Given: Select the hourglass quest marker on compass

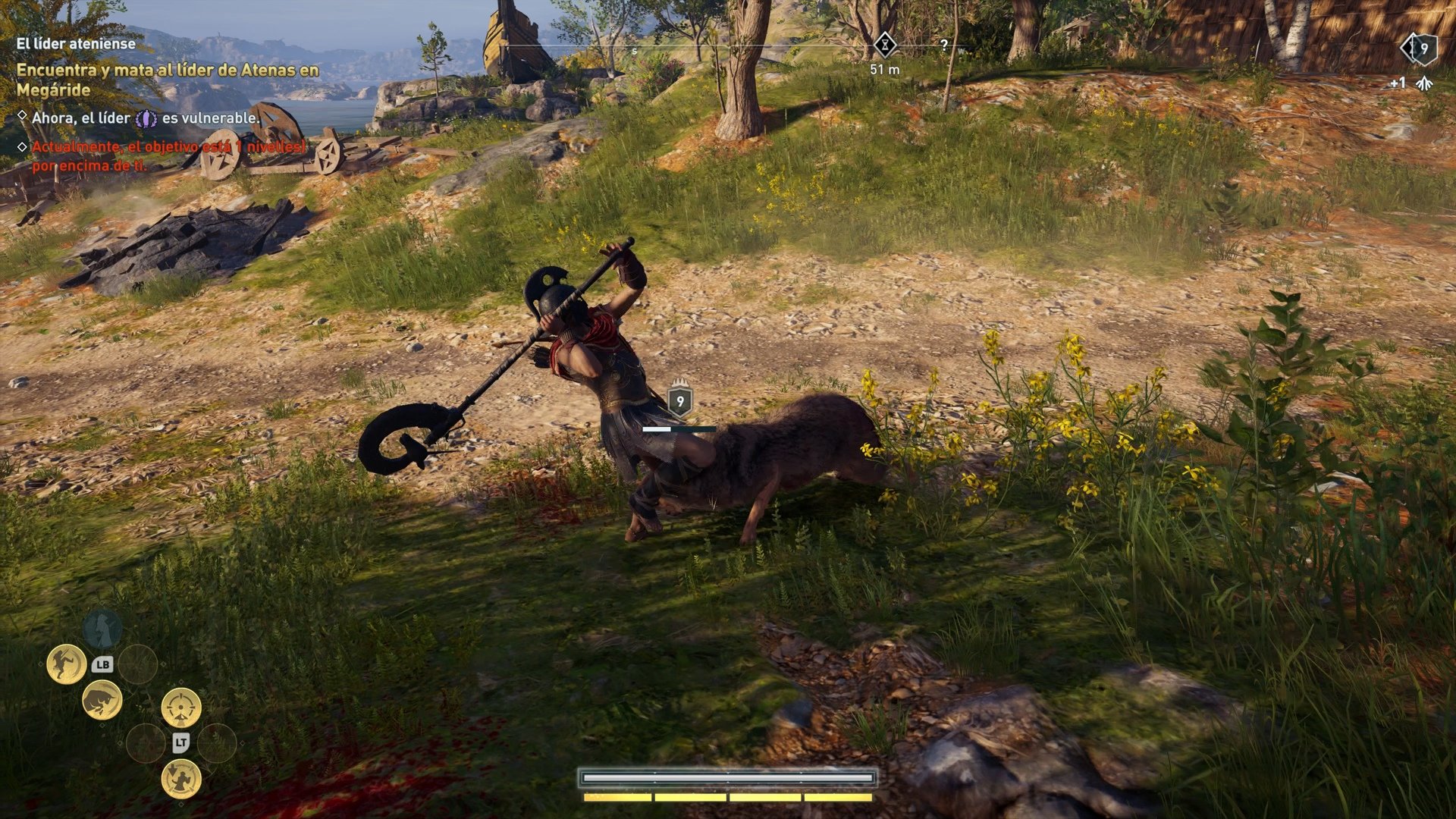Looking at the screenshot, I should coord(884,45).
